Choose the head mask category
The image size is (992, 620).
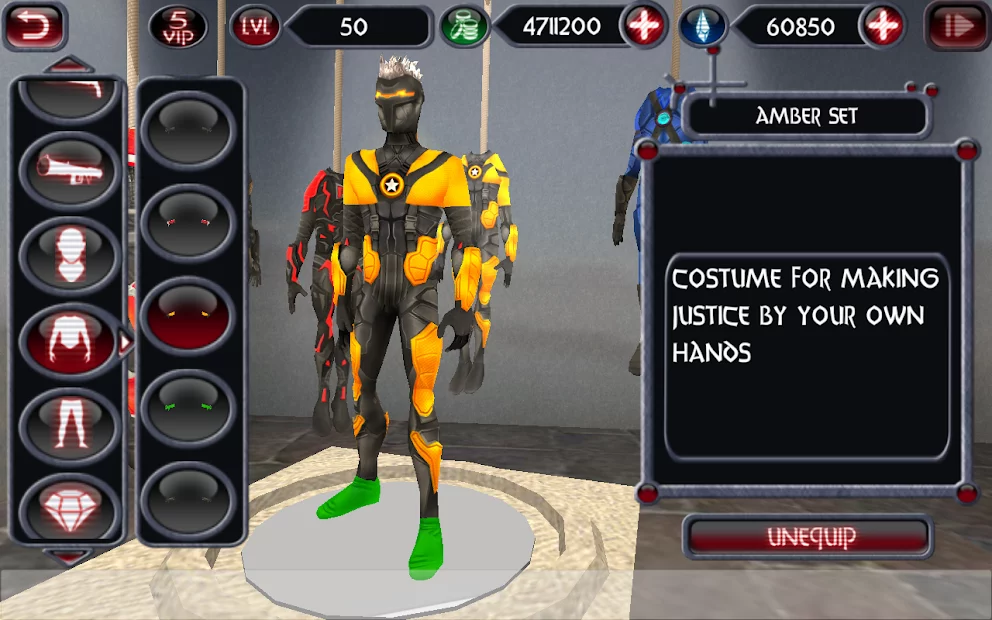pyautogui.click(x=68, y=252)
